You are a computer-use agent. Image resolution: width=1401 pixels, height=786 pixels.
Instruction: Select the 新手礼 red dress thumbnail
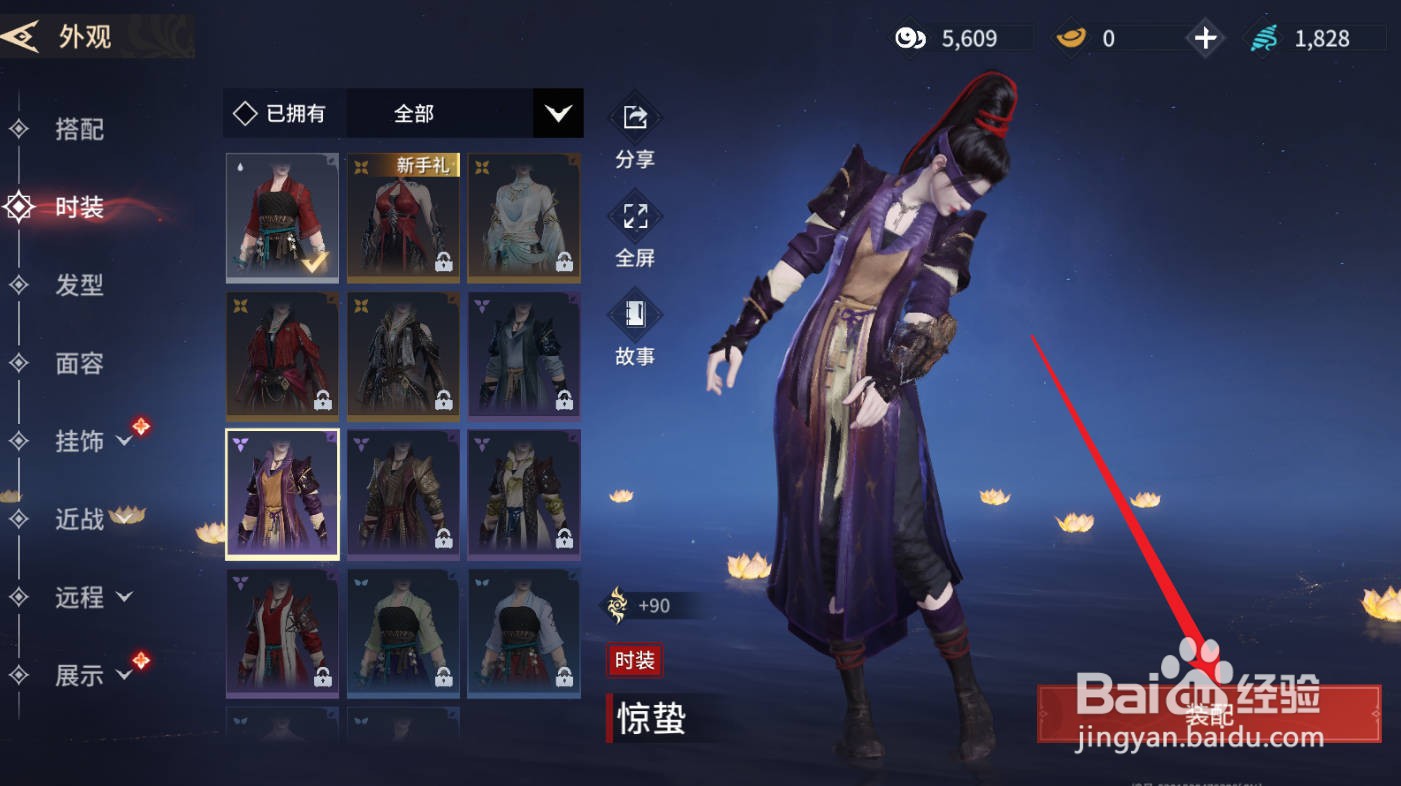pos(403,216)
